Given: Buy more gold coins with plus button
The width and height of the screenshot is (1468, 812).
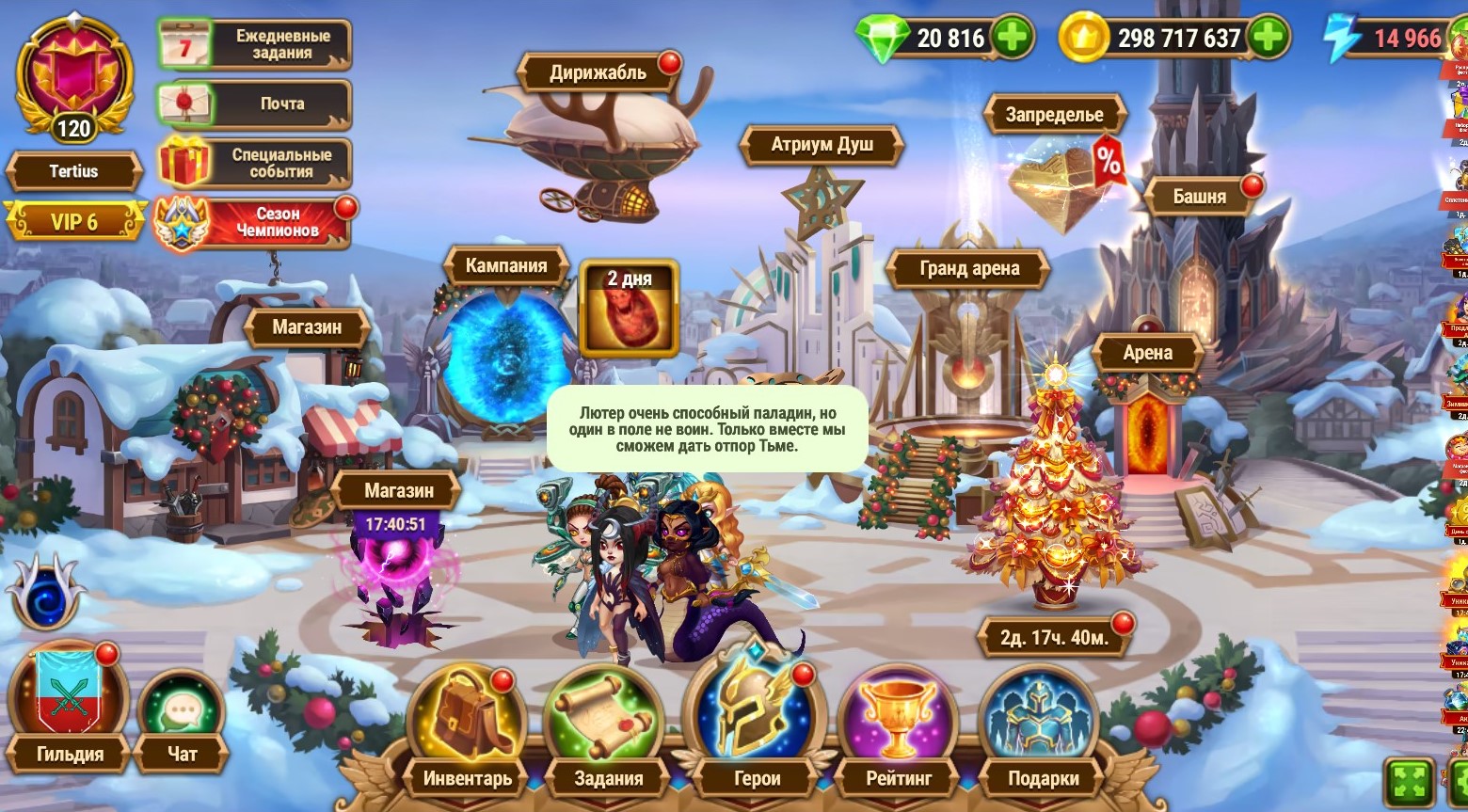Looking at the screenshot, I should point(1268,38).
